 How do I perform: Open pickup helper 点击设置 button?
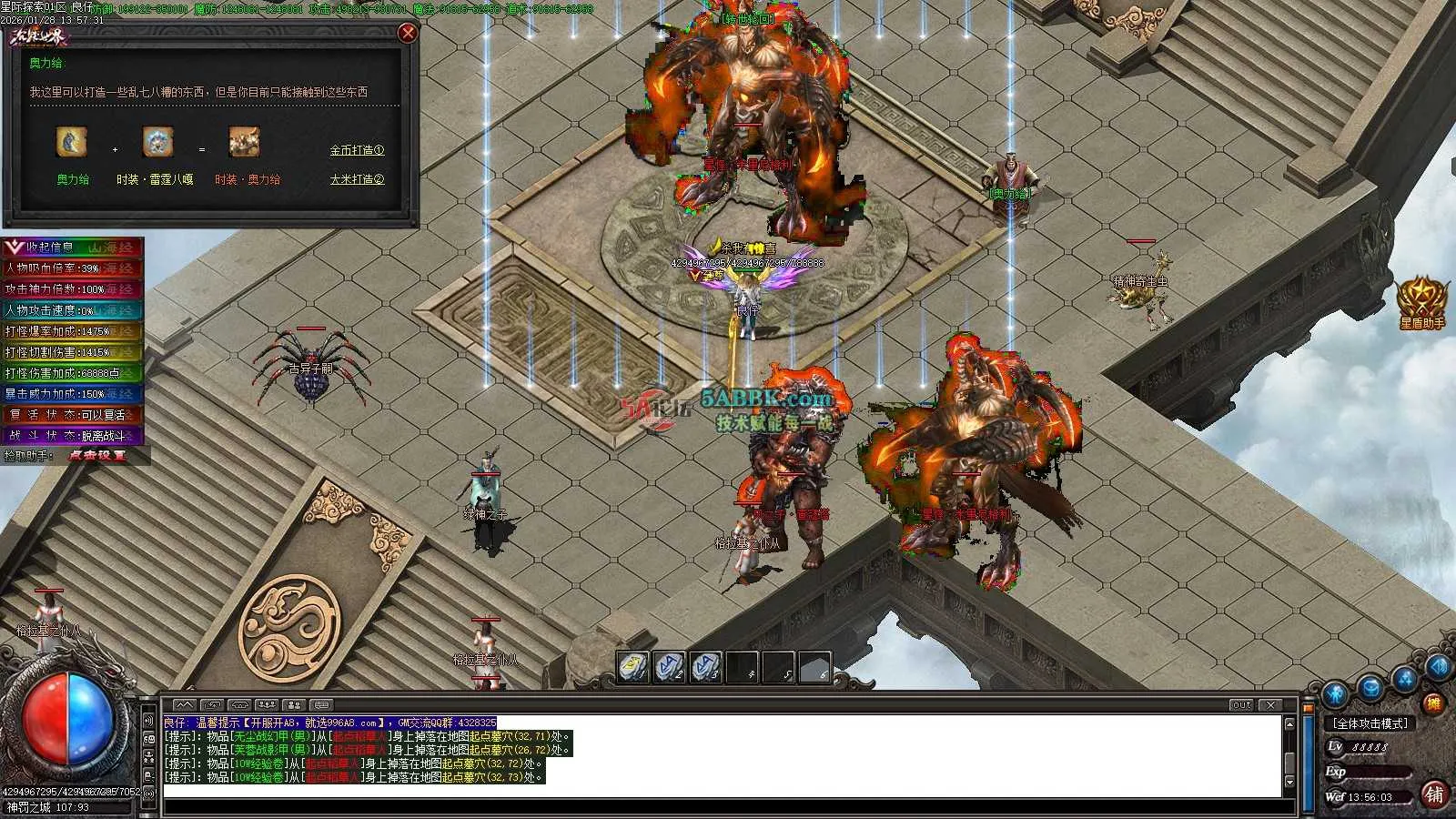(97, 455)
